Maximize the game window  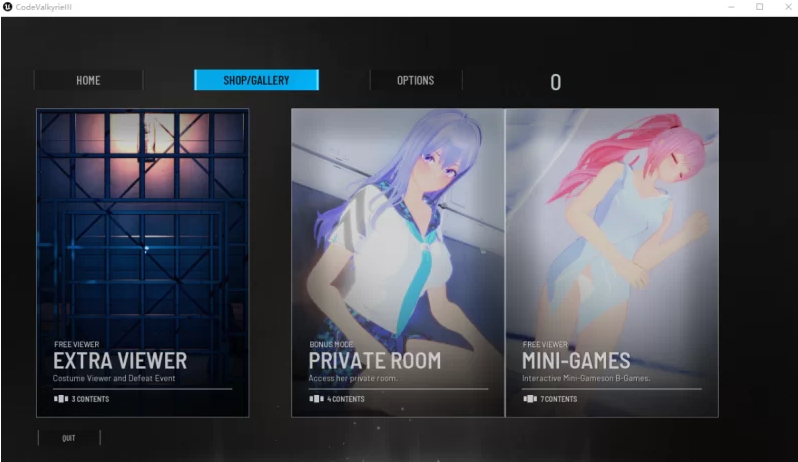tap(758, 7)
